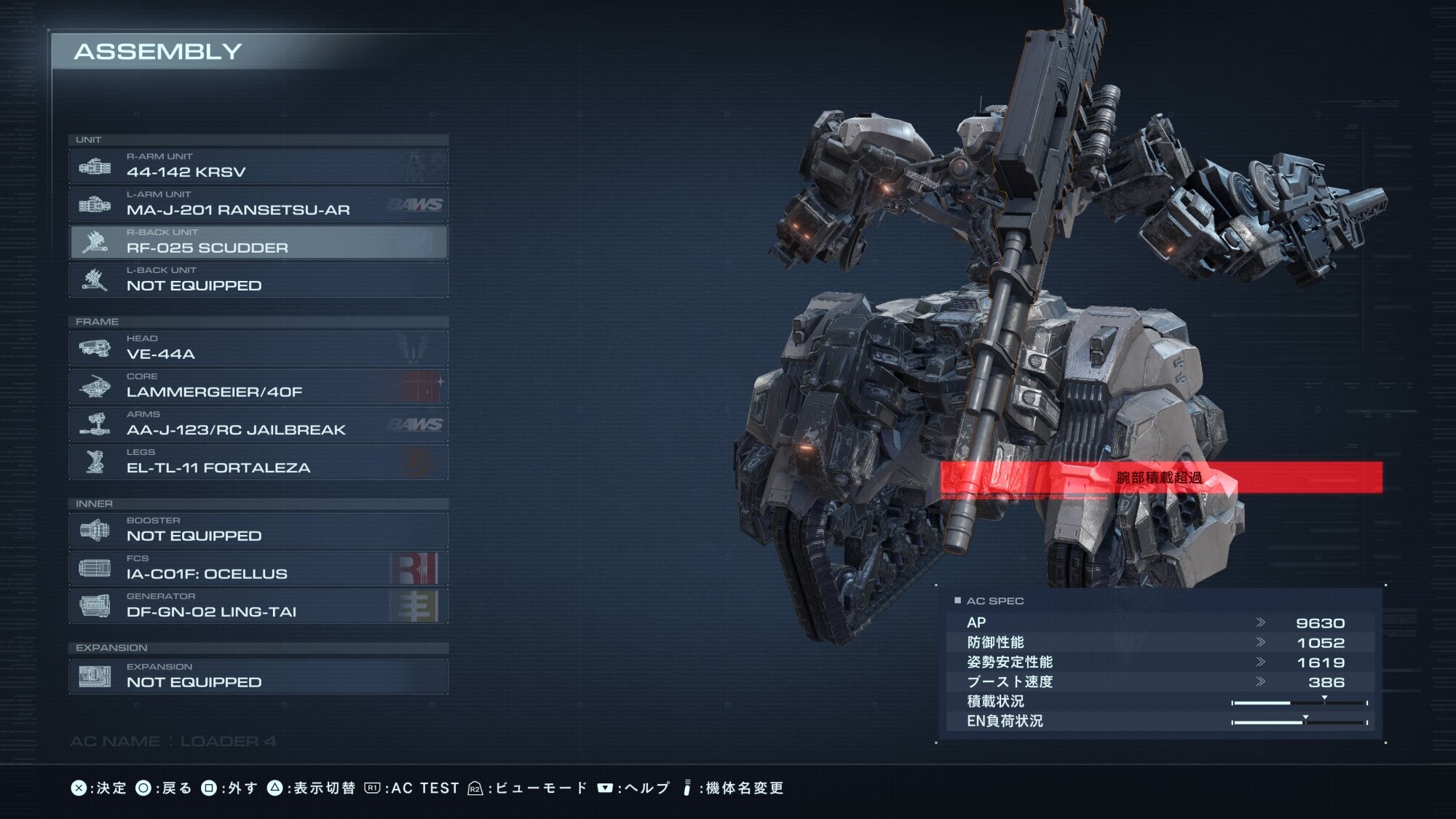Open the unequipped BOOSTER slot
This screenshot has height=819, width=1456.
[258, 531]
